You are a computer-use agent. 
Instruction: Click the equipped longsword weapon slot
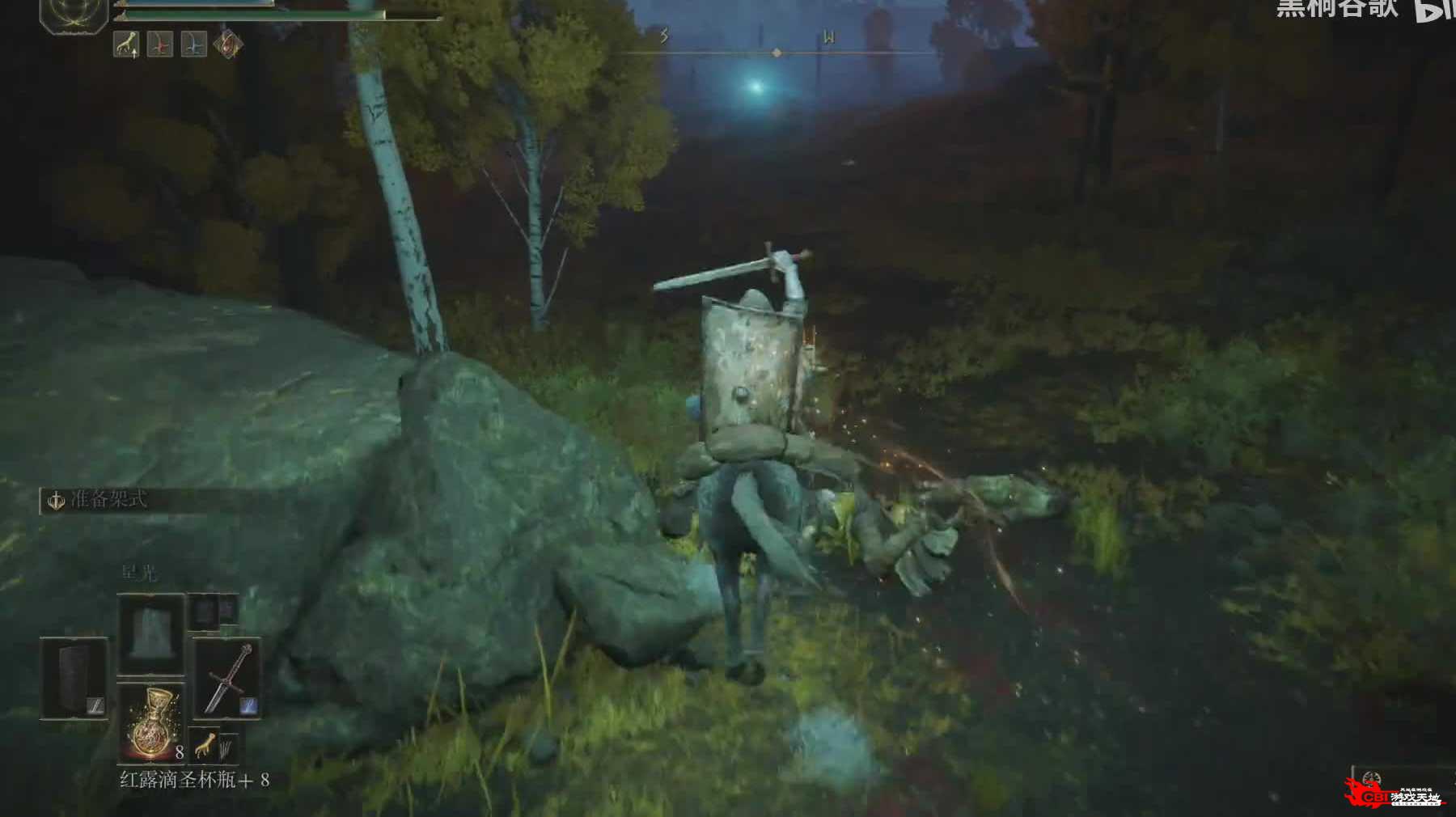click(227, 678)
